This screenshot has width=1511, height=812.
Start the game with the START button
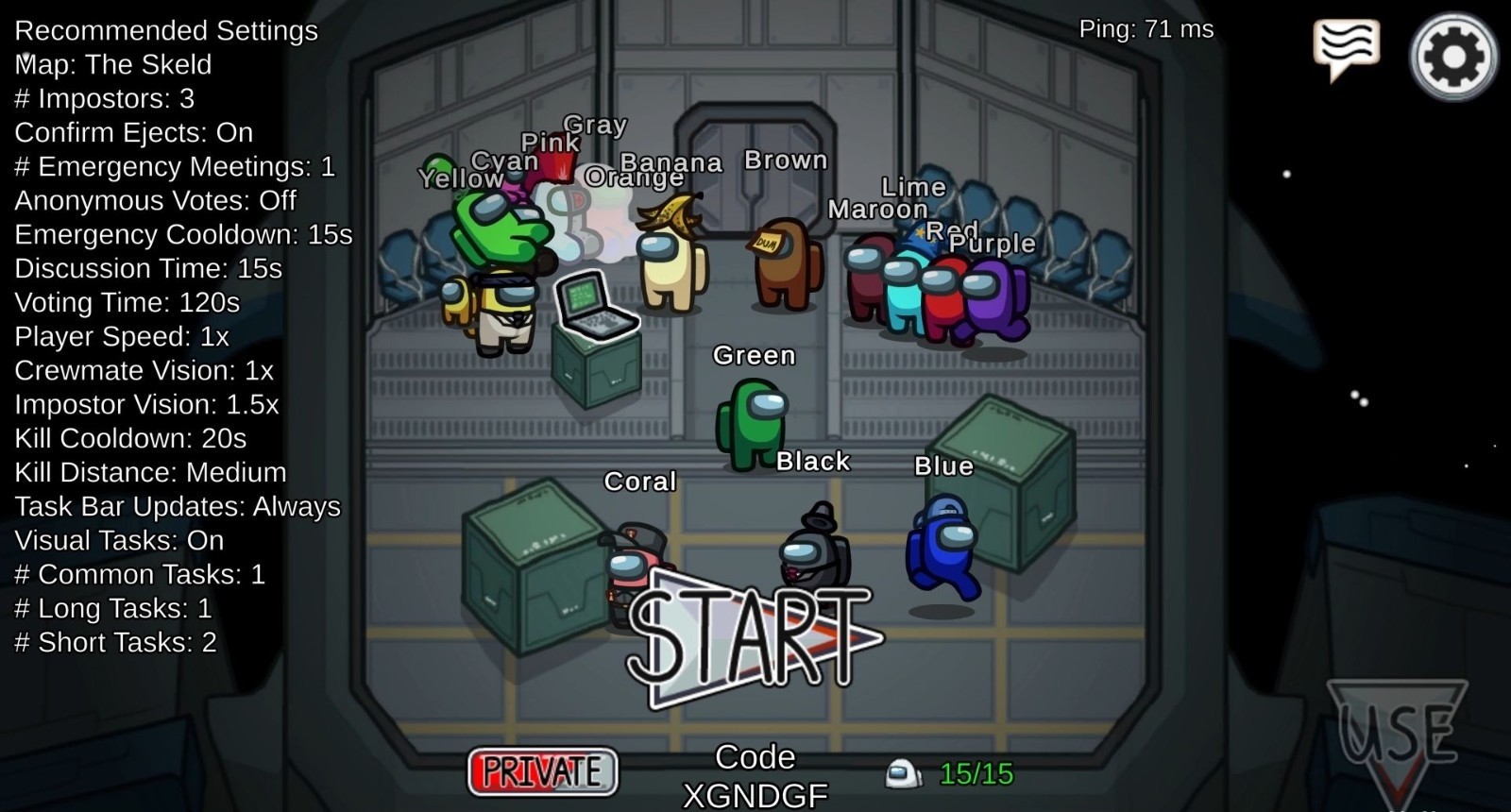[x=753, y=636]
